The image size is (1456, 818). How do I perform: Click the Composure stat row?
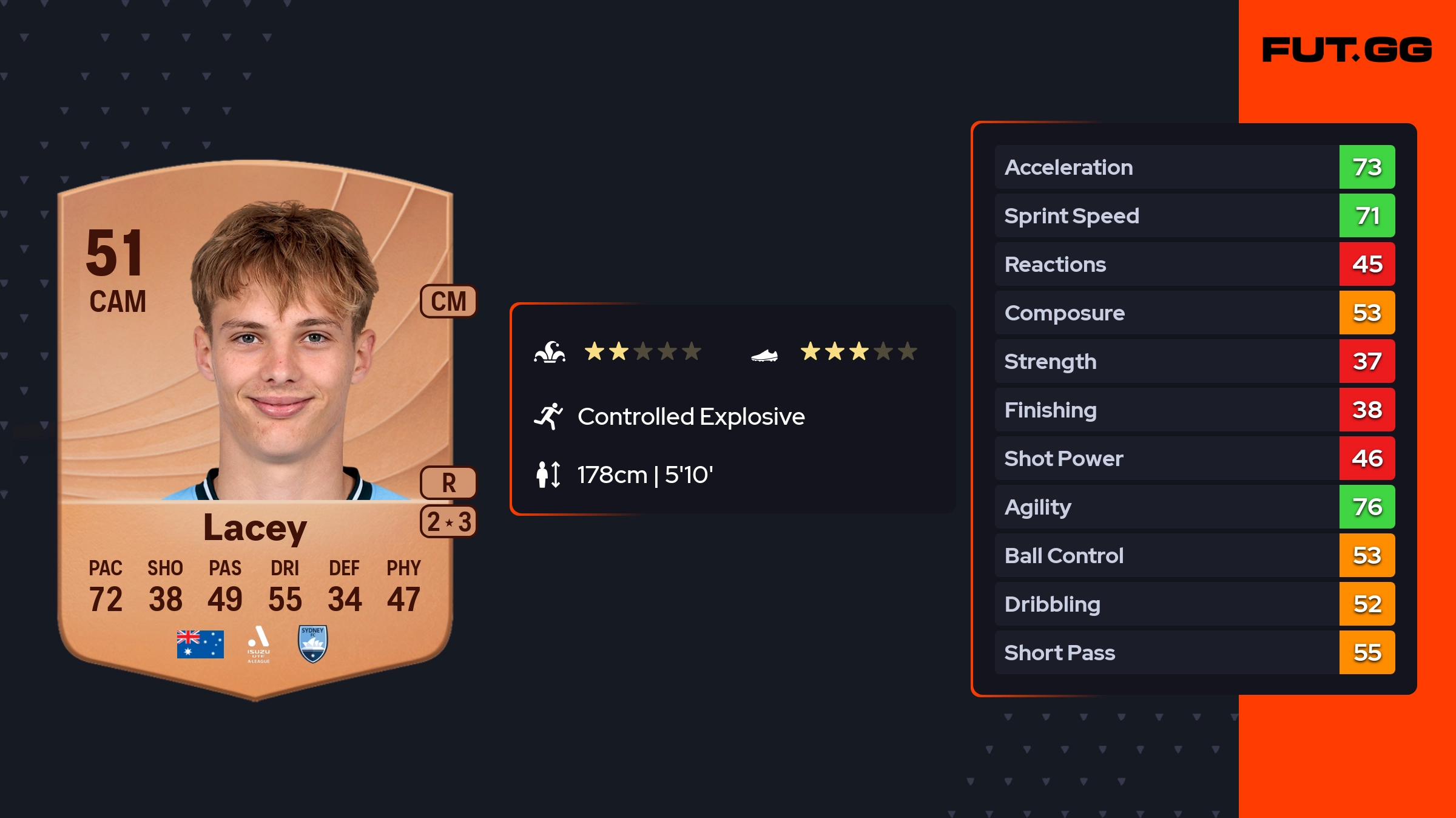pyautogui.click(x=1195, y=313)
